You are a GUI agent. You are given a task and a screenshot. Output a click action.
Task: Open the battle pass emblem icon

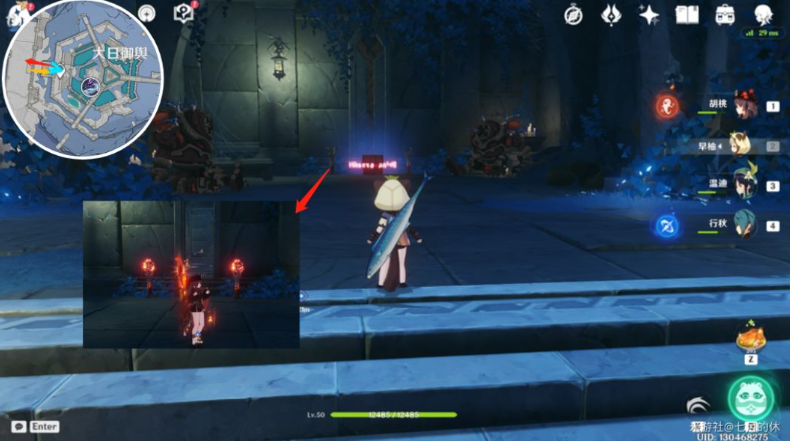(611, 15)
